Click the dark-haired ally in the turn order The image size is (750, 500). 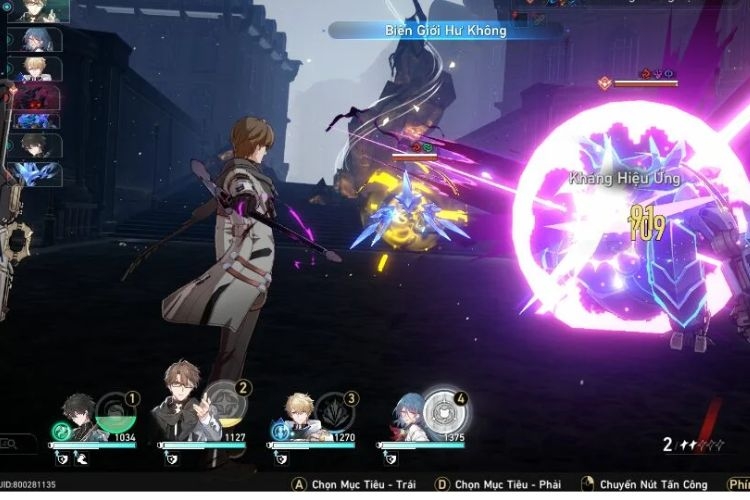point(37,146)
